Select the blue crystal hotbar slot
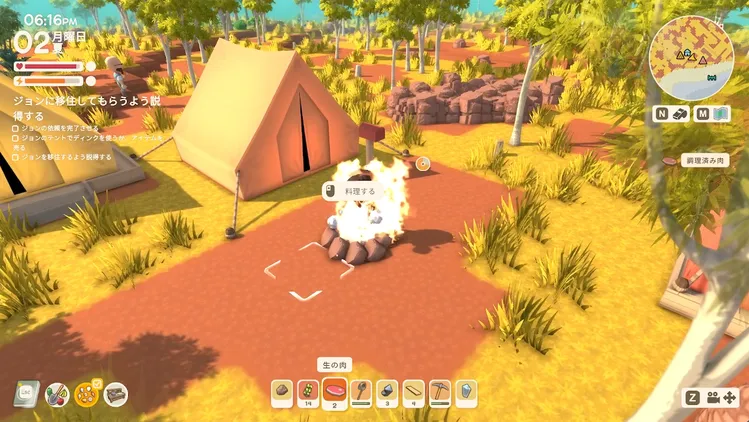 coord(466,391)
